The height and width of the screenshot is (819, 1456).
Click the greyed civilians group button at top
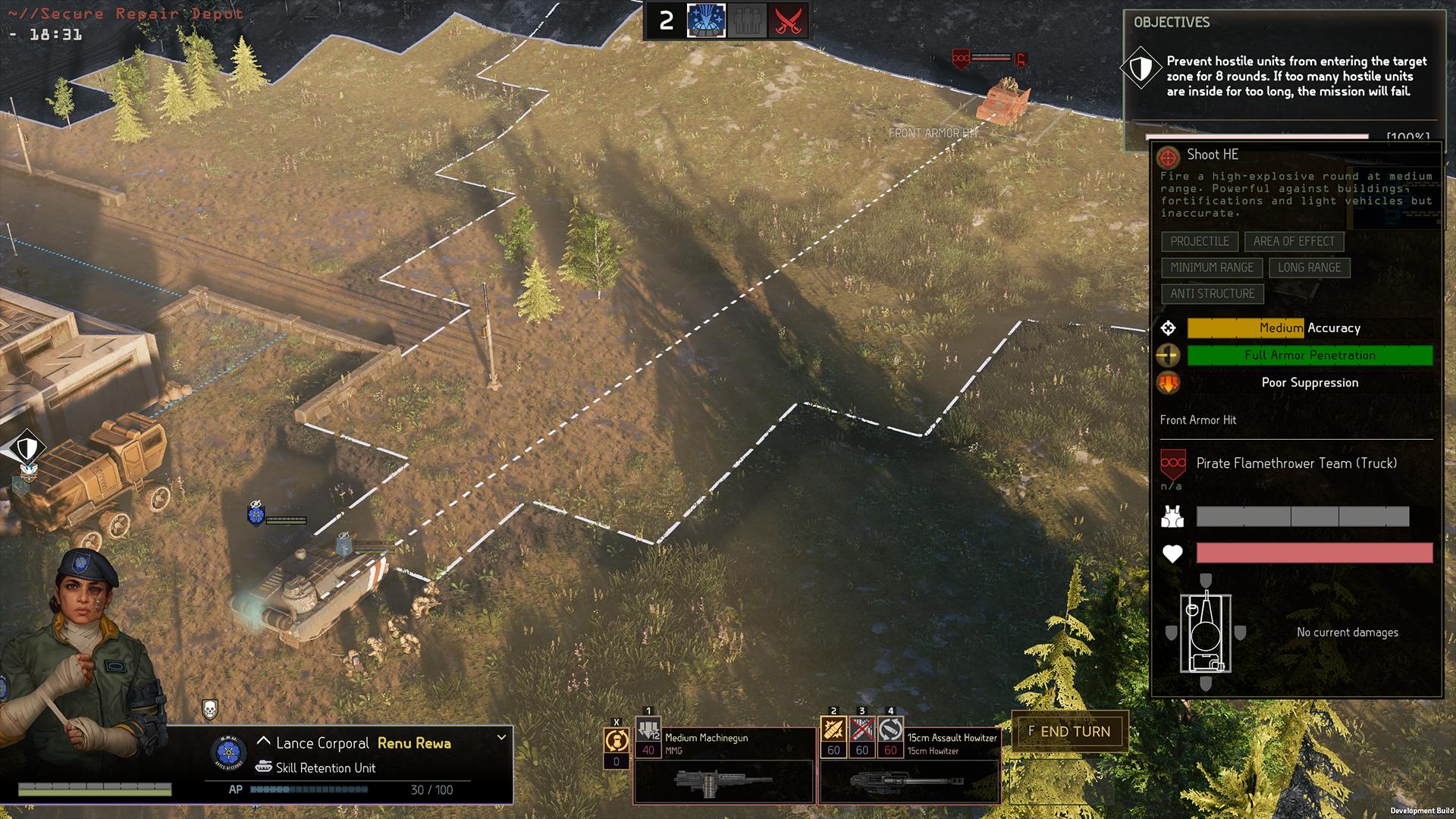747,20
